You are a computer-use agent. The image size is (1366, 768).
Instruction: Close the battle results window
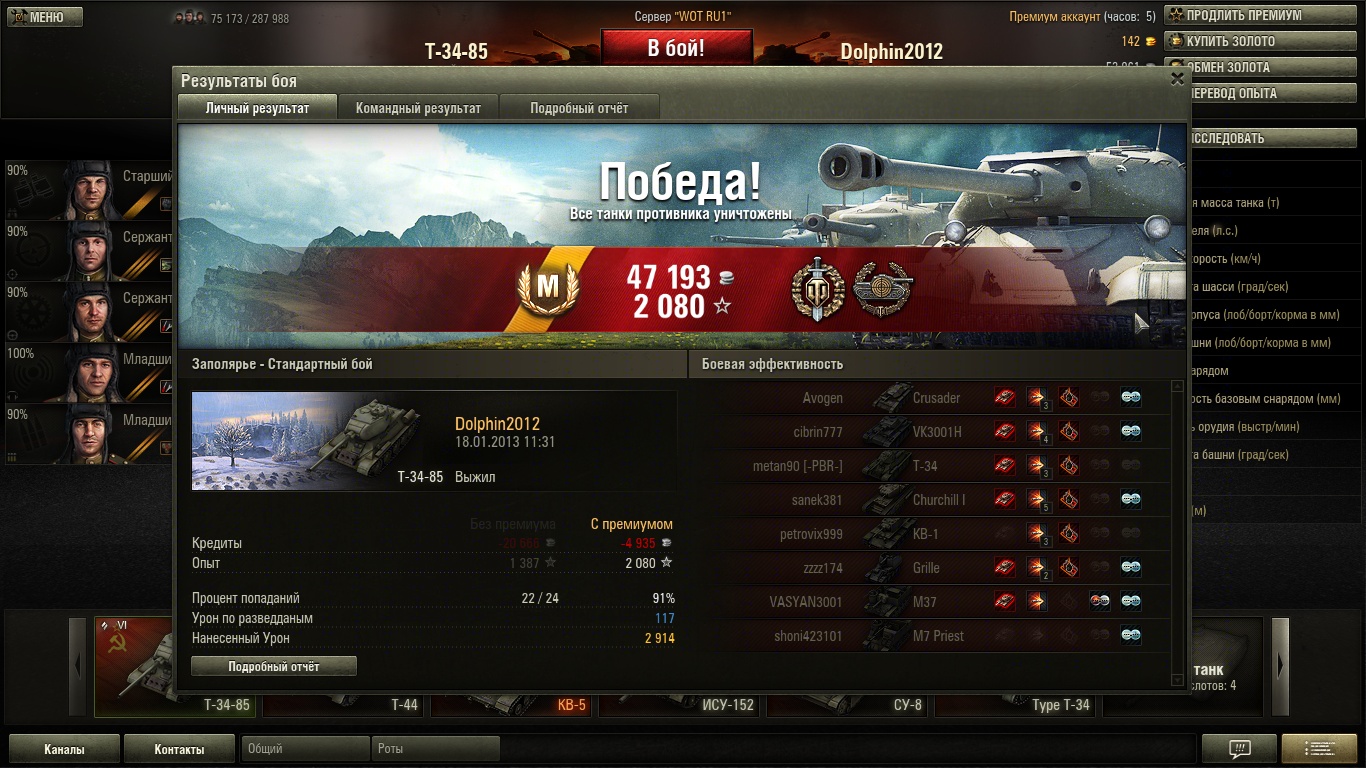pos(1177,79)
